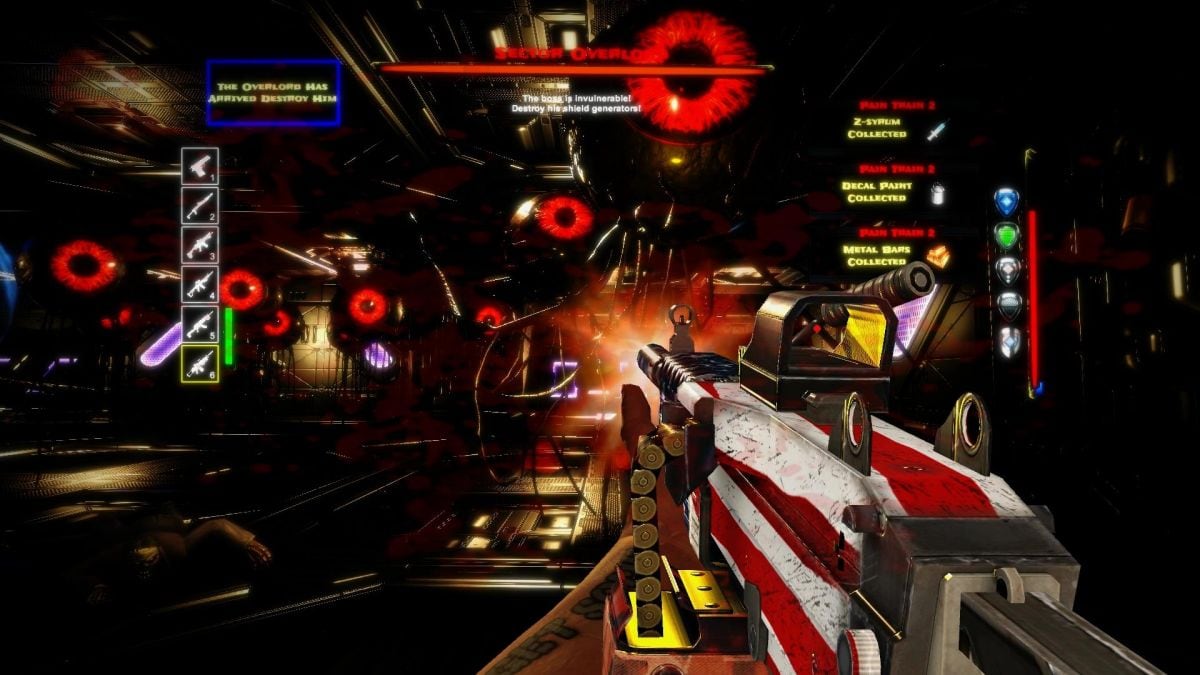Click the Z-Syrum syringe icon
Image resolution: width=1200 pixels, height=675 pixels.
[935, 130]
